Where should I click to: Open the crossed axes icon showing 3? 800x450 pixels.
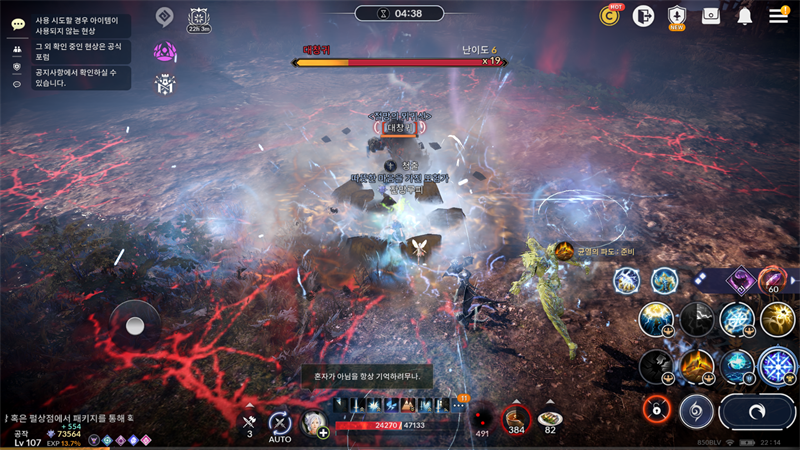250,422
